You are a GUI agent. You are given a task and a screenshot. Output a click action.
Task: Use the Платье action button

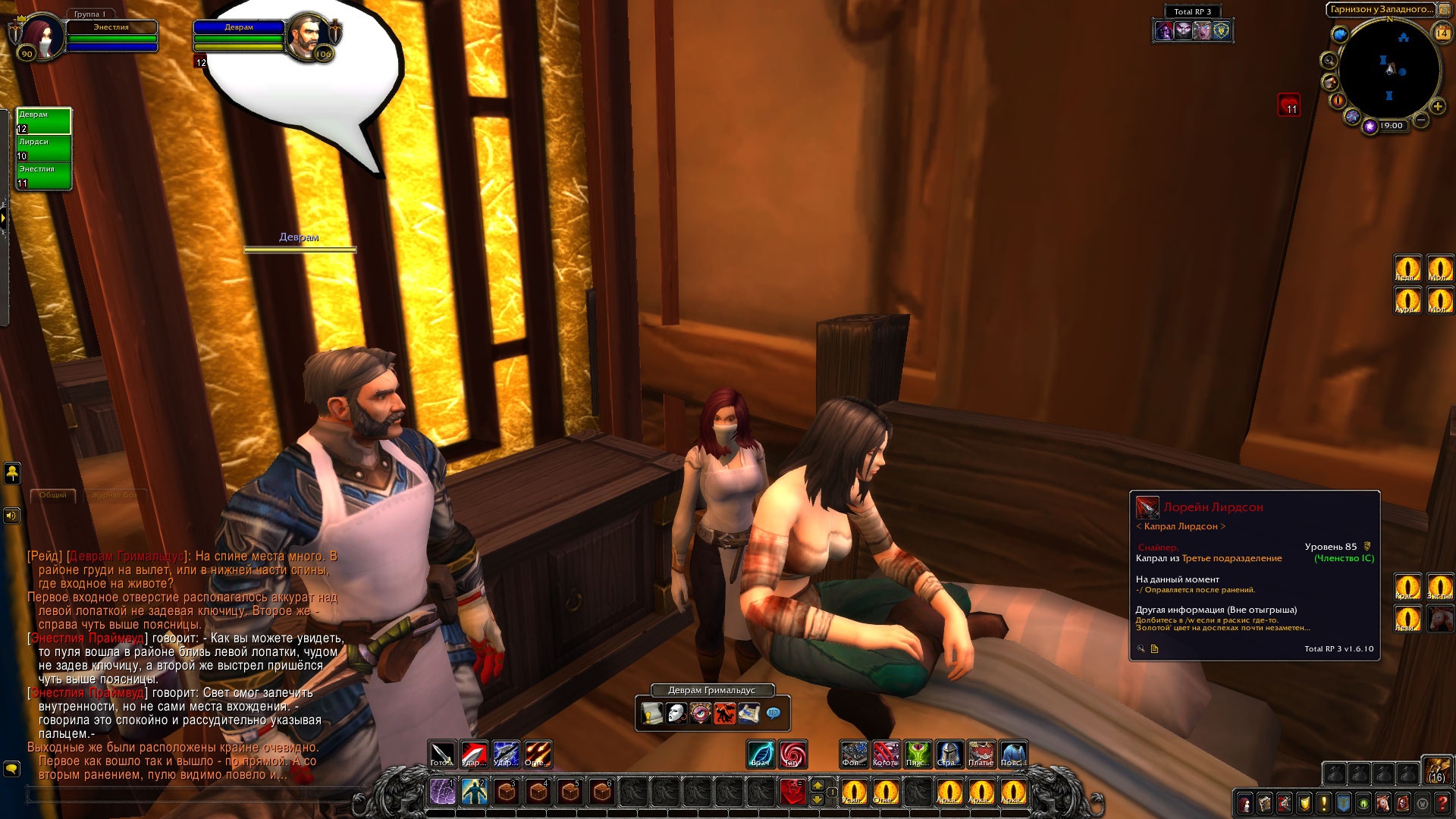tap(981, 755)
